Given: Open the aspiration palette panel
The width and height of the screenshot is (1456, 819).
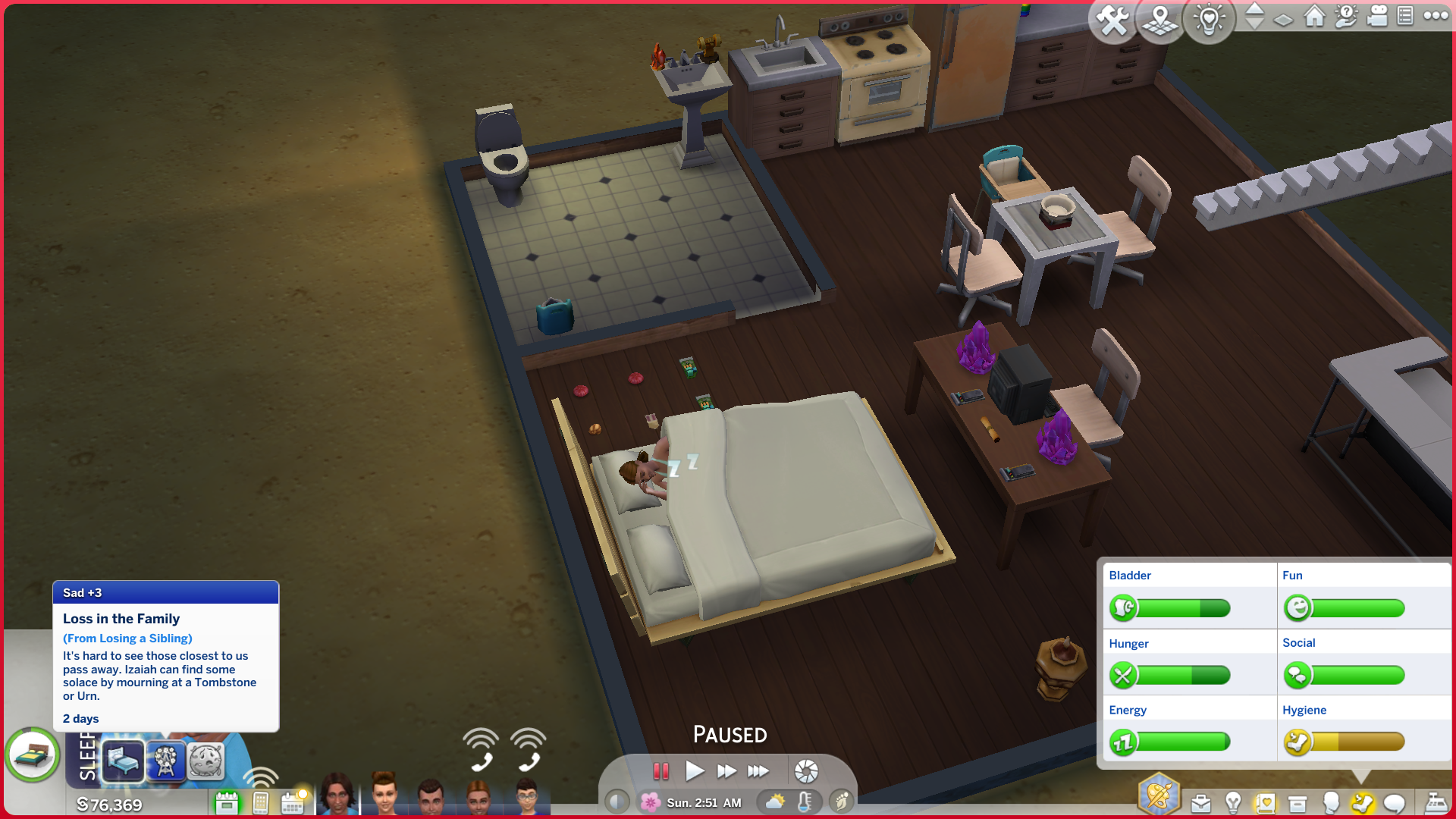Looking at the screenshot, I should point(1158,795).
